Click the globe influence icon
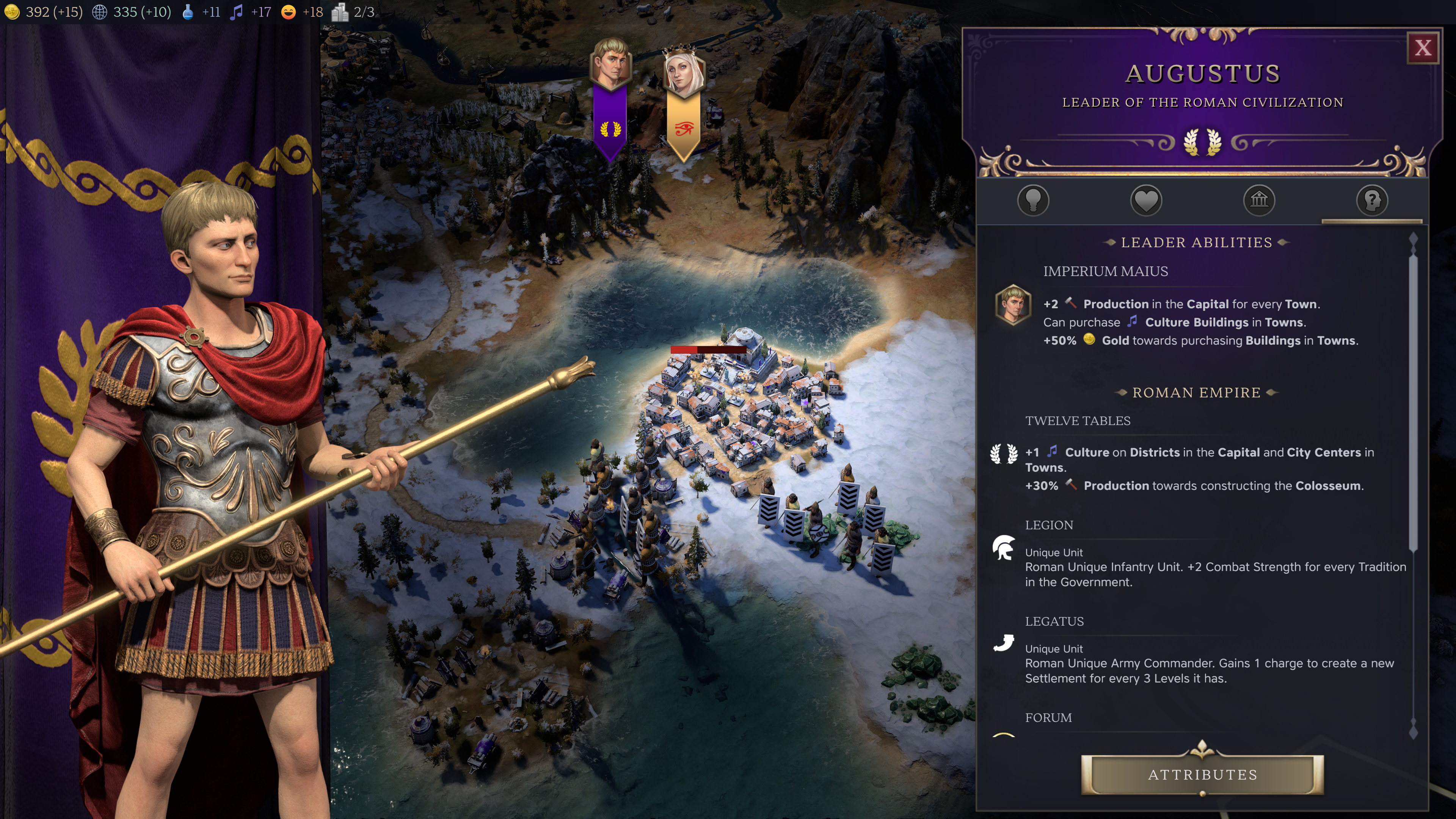Viewport: 1456px width, 819px height. [x=99, y=12]
